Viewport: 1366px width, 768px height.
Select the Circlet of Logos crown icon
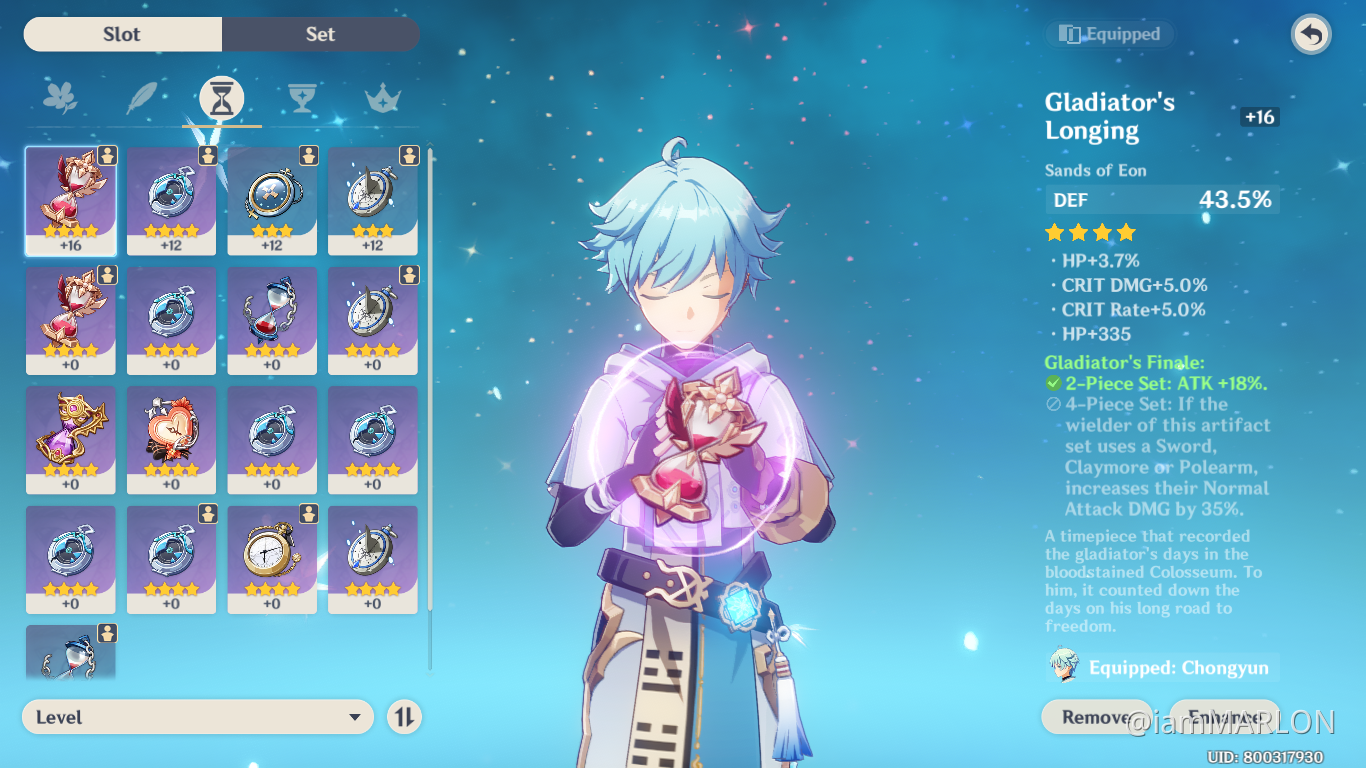pyautogui.click(x=383, y=97)
